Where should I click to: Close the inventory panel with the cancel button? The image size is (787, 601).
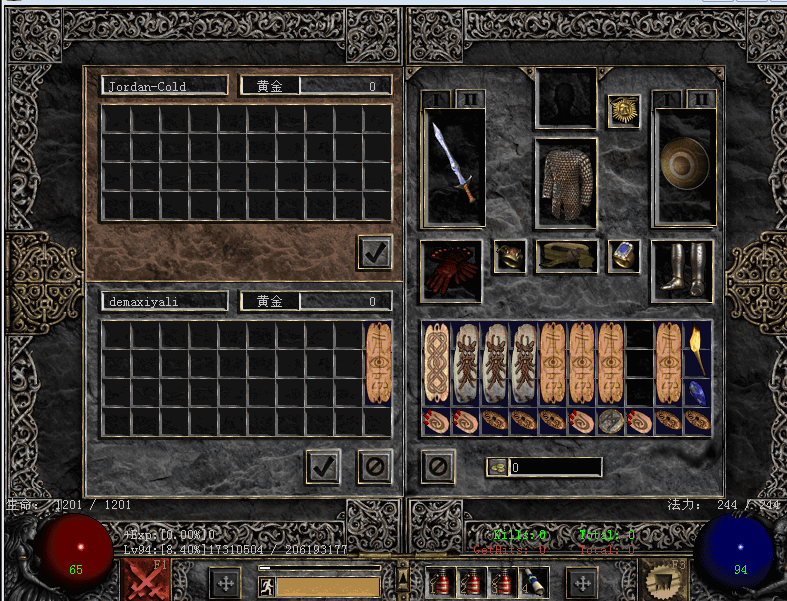pos(438,466)
